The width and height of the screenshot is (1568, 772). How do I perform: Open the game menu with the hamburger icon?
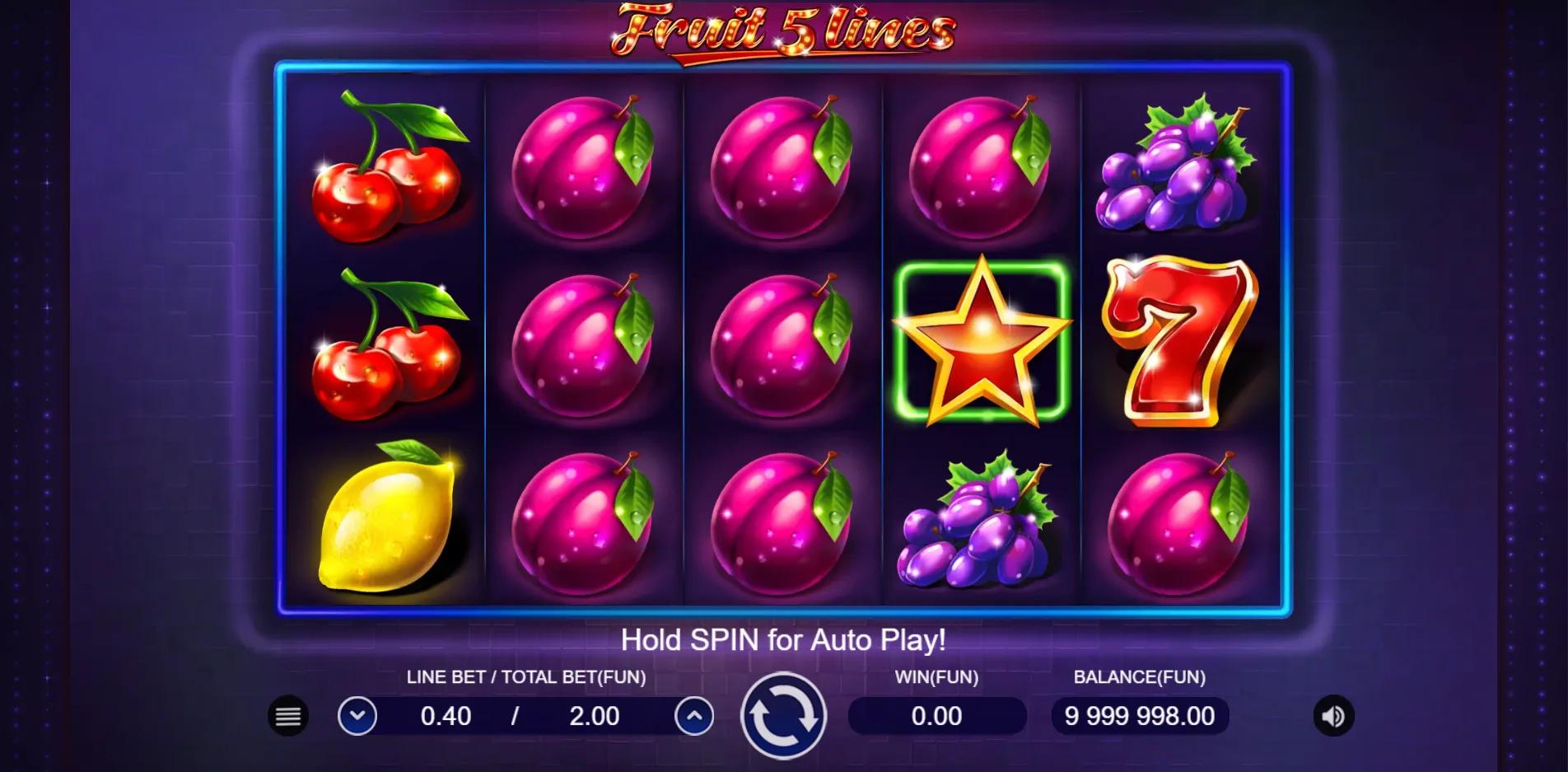[x=287, y=716]
